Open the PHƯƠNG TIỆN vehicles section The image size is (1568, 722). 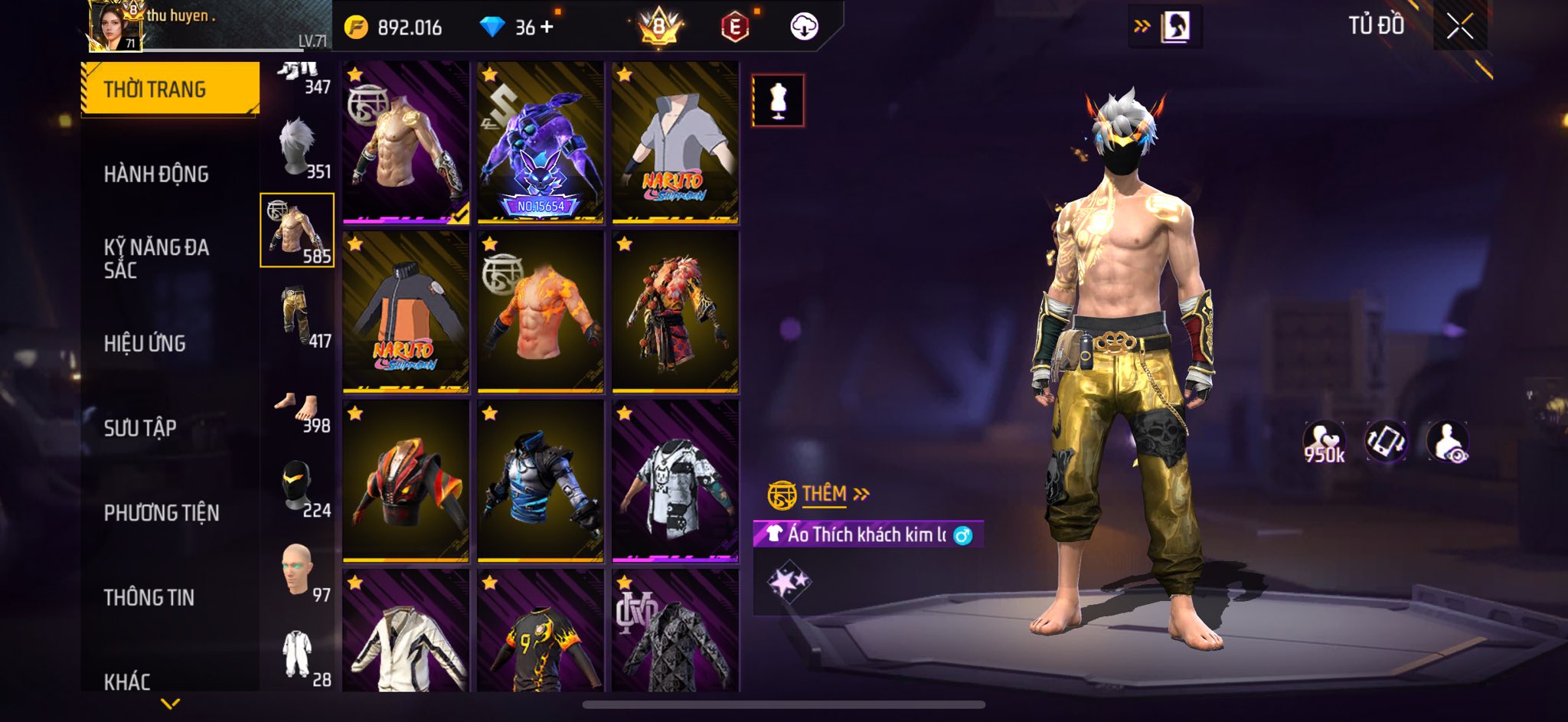(162, 513)
